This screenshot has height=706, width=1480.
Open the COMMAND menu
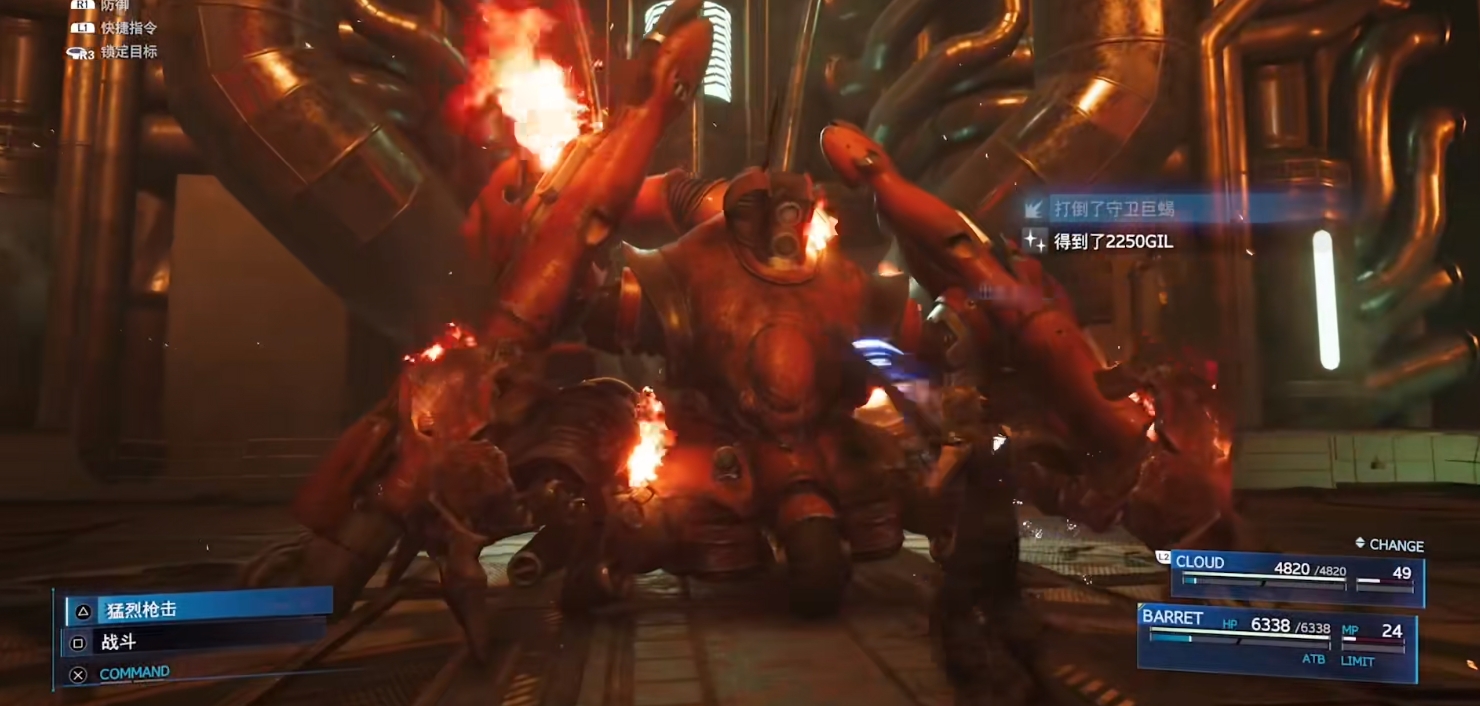[134, 673]
